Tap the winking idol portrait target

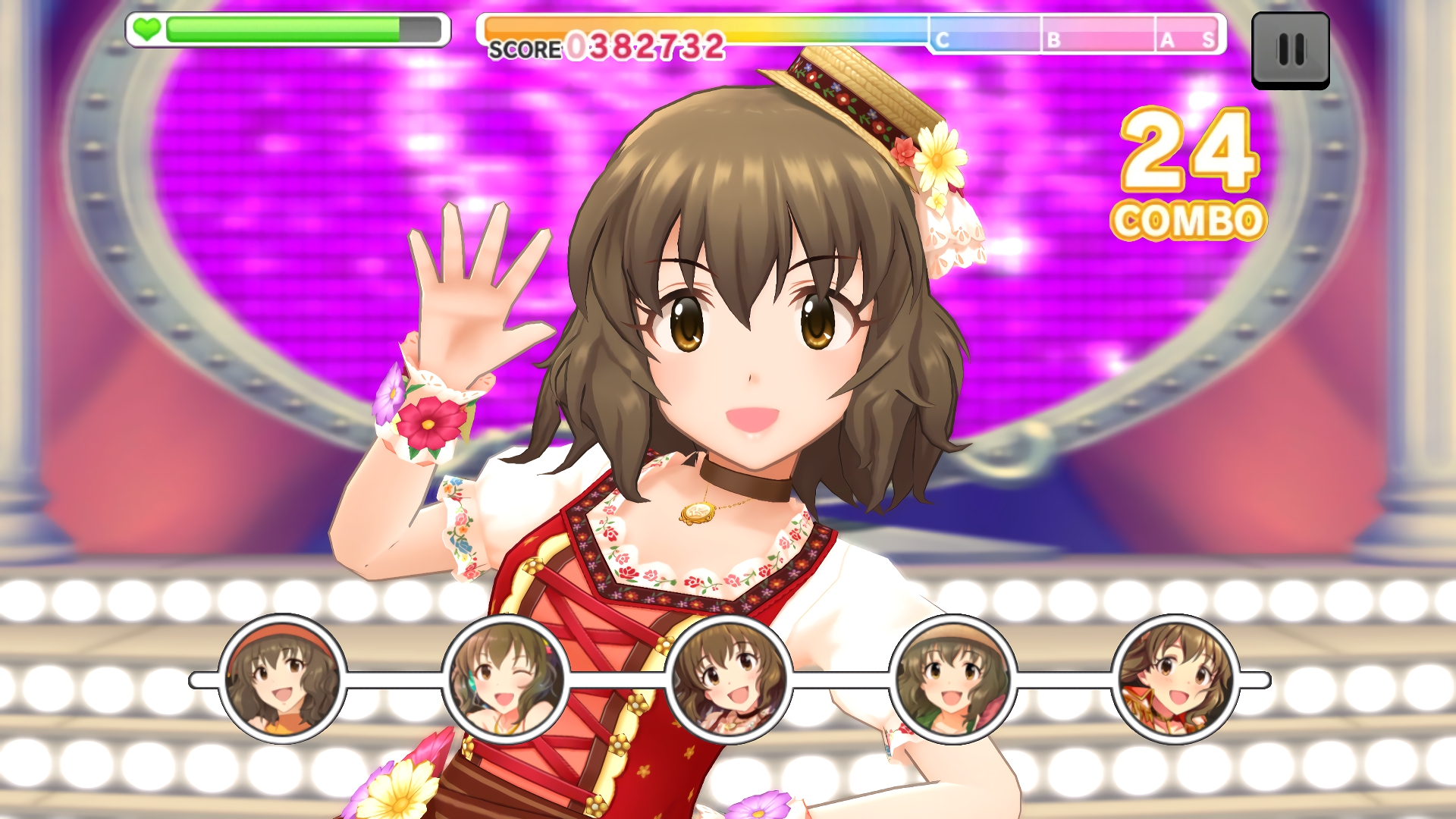506,679
